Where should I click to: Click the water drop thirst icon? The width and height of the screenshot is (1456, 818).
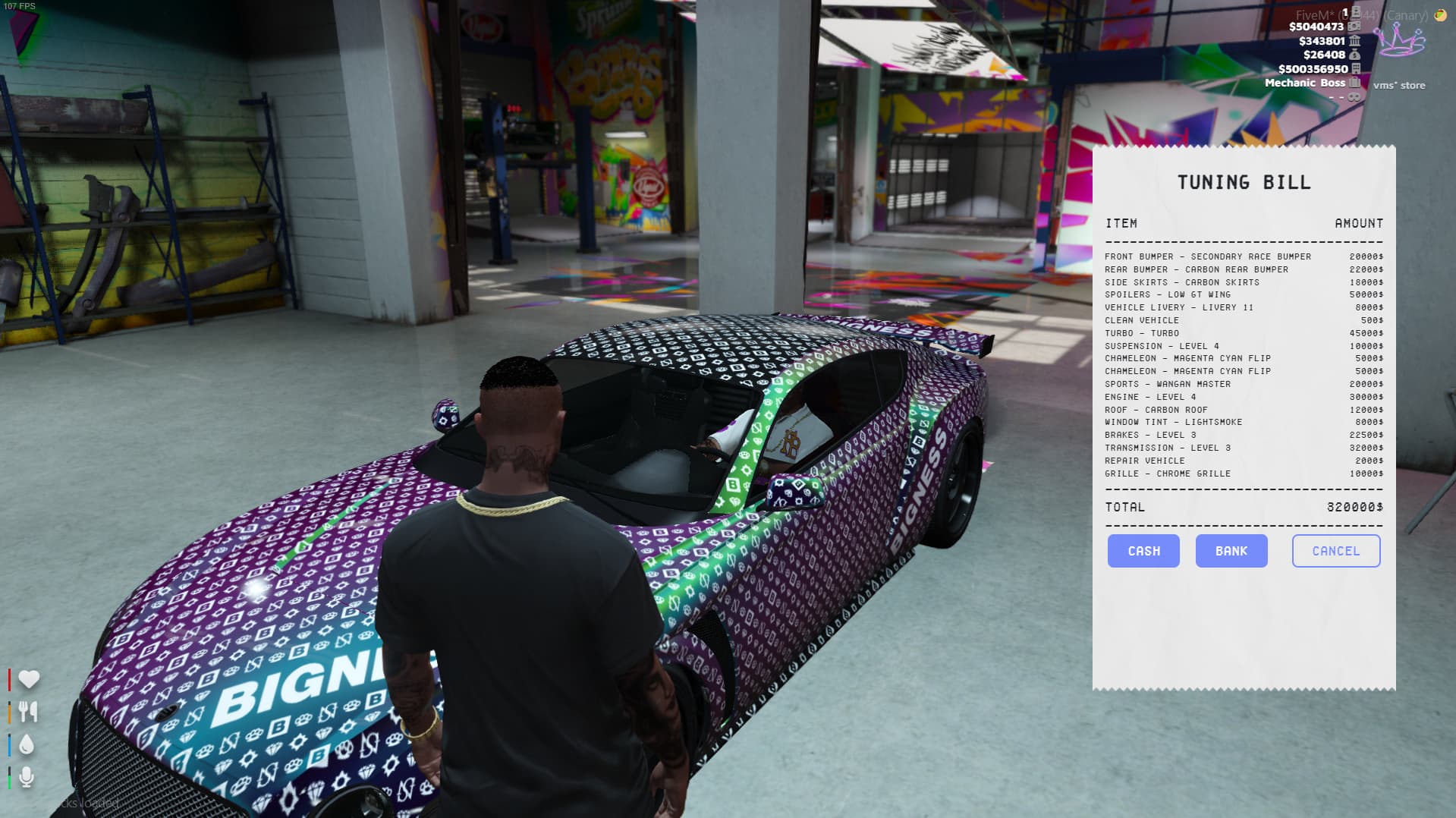coord(27,744)
